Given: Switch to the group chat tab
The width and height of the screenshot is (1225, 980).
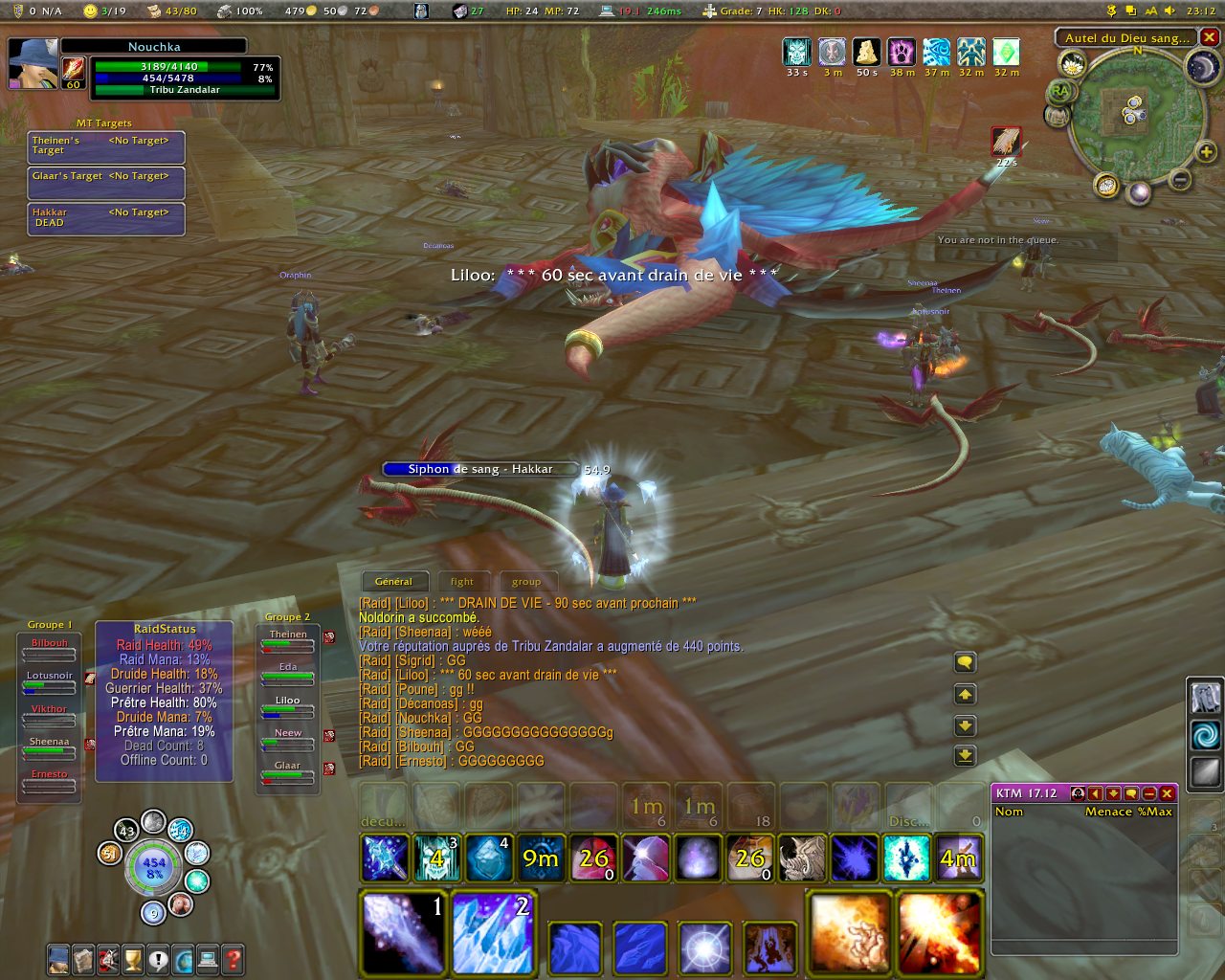Looking at the screenshot, I should pos(525,581).
